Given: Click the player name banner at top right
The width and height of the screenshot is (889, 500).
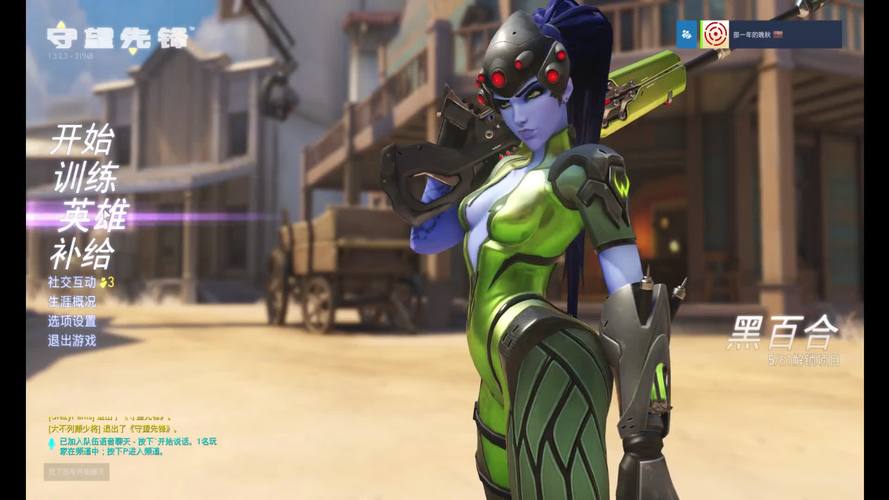Looking at the screenshot, I should coord(783,34).
